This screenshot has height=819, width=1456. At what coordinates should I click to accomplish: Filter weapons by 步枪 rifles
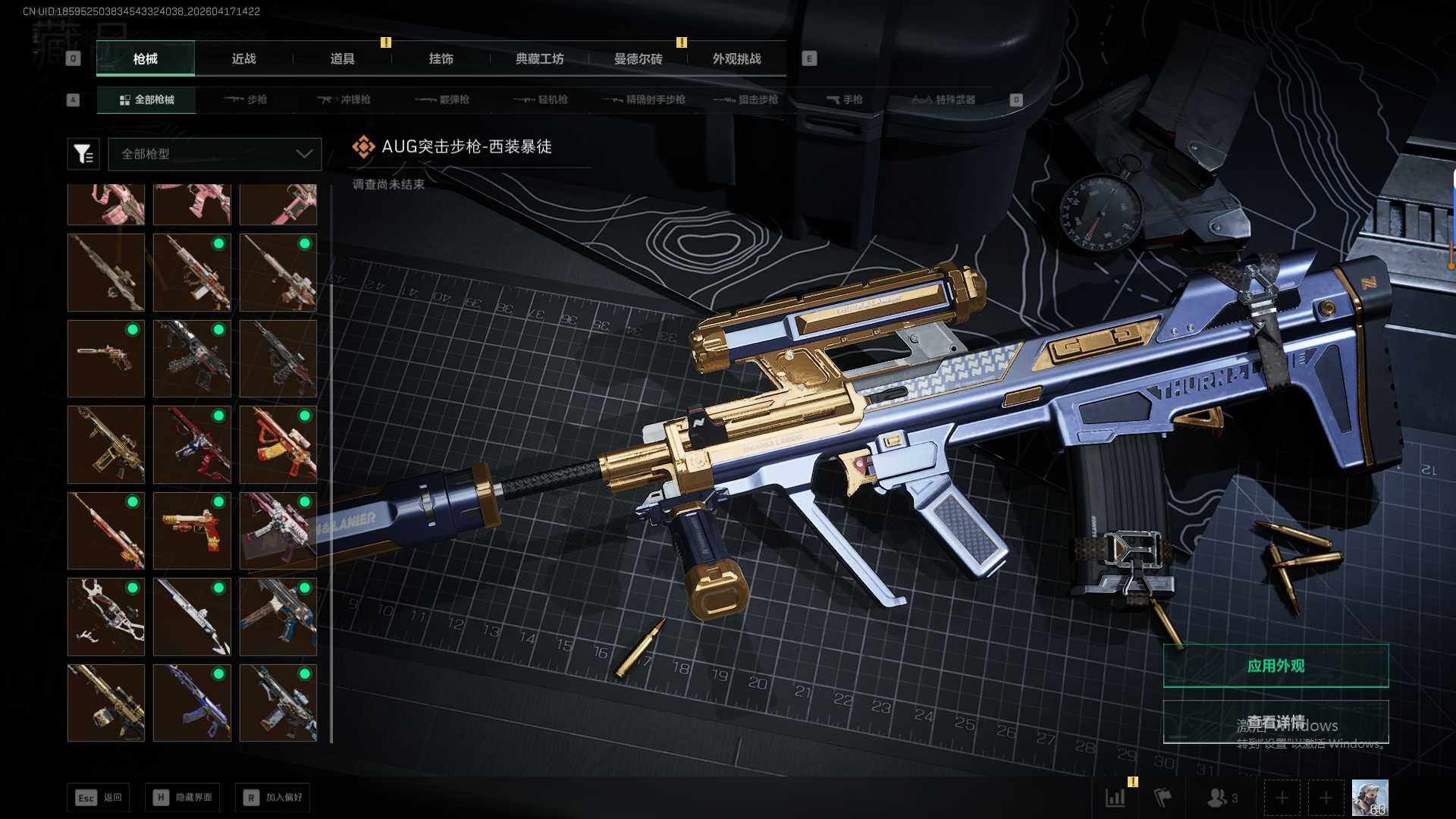(x=246, y=99)
